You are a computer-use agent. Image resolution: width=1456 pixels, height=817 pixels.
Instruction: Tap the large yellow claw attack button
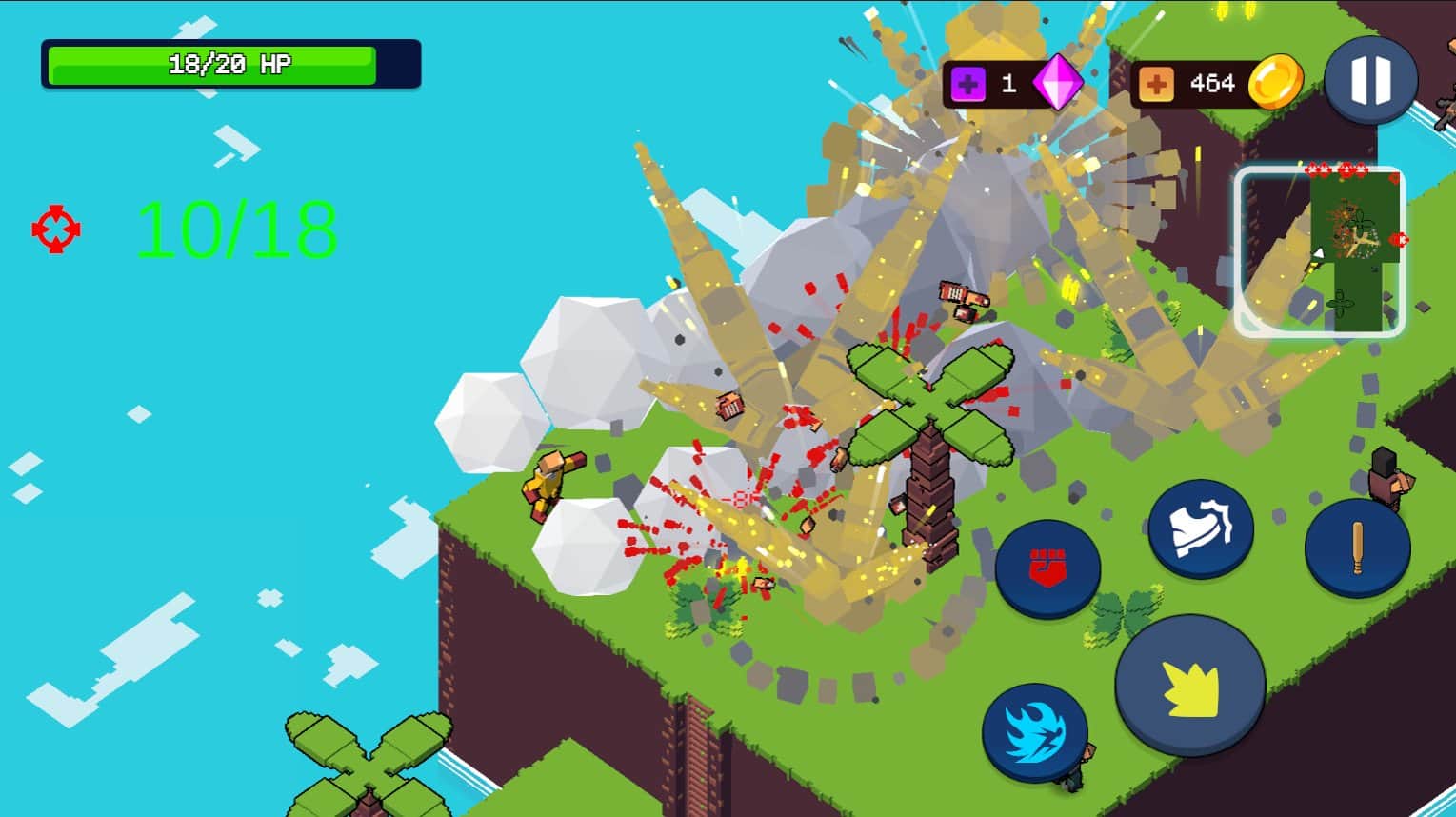[1190, 686]
